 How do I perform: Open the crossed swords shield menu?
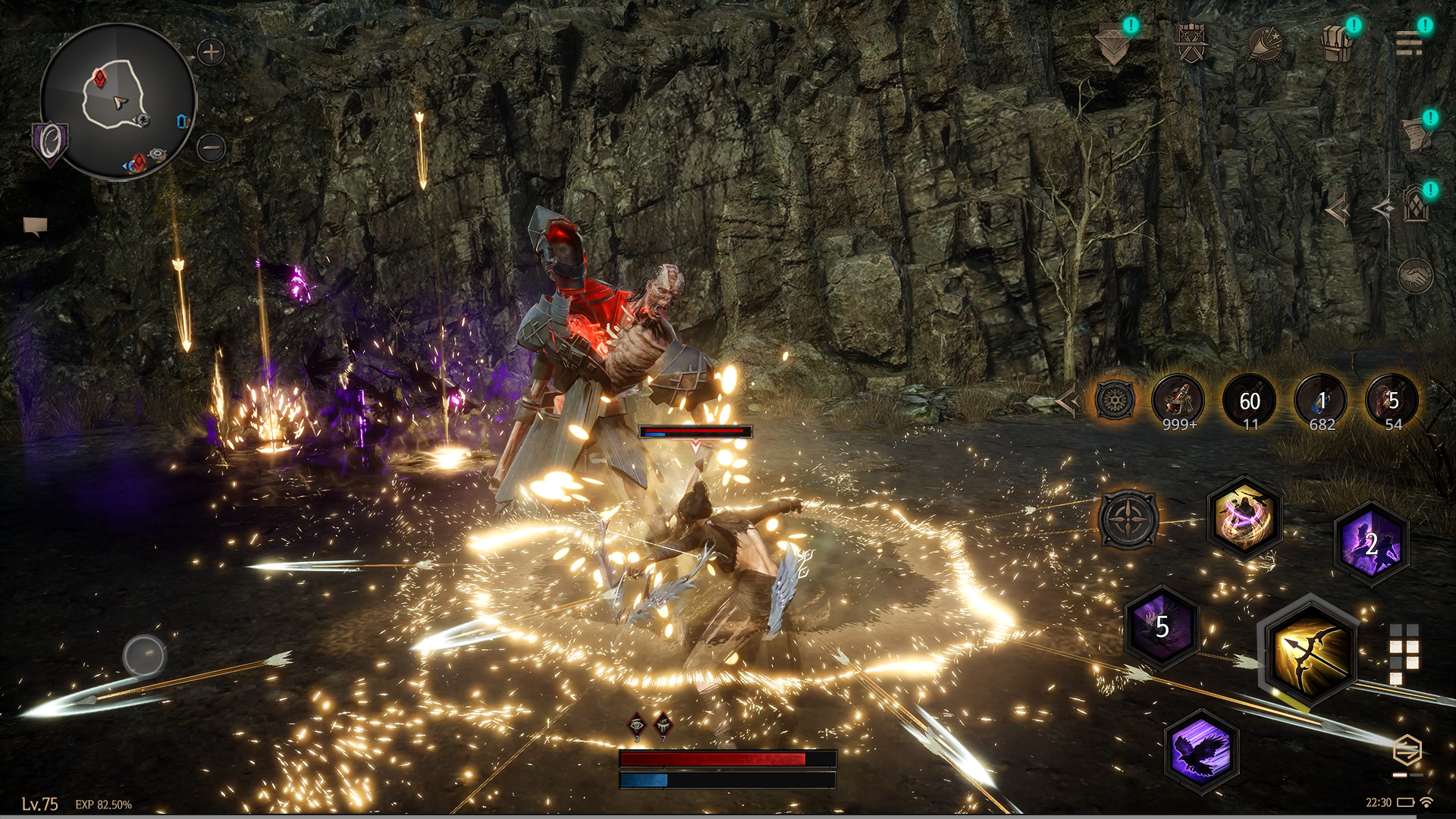(x=1191, y=43)
